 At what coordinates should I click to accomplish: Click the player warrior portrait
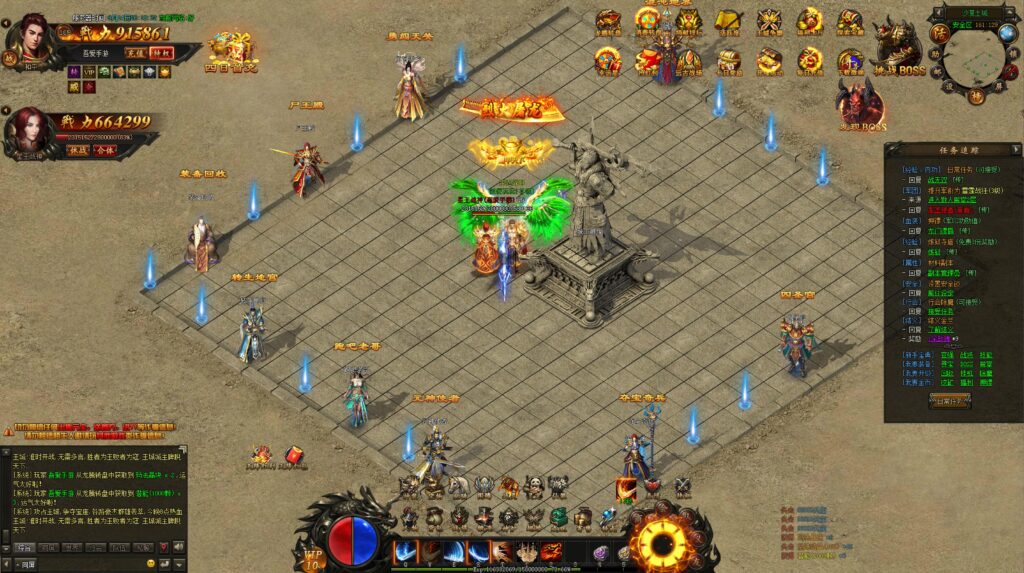(32, 39)
